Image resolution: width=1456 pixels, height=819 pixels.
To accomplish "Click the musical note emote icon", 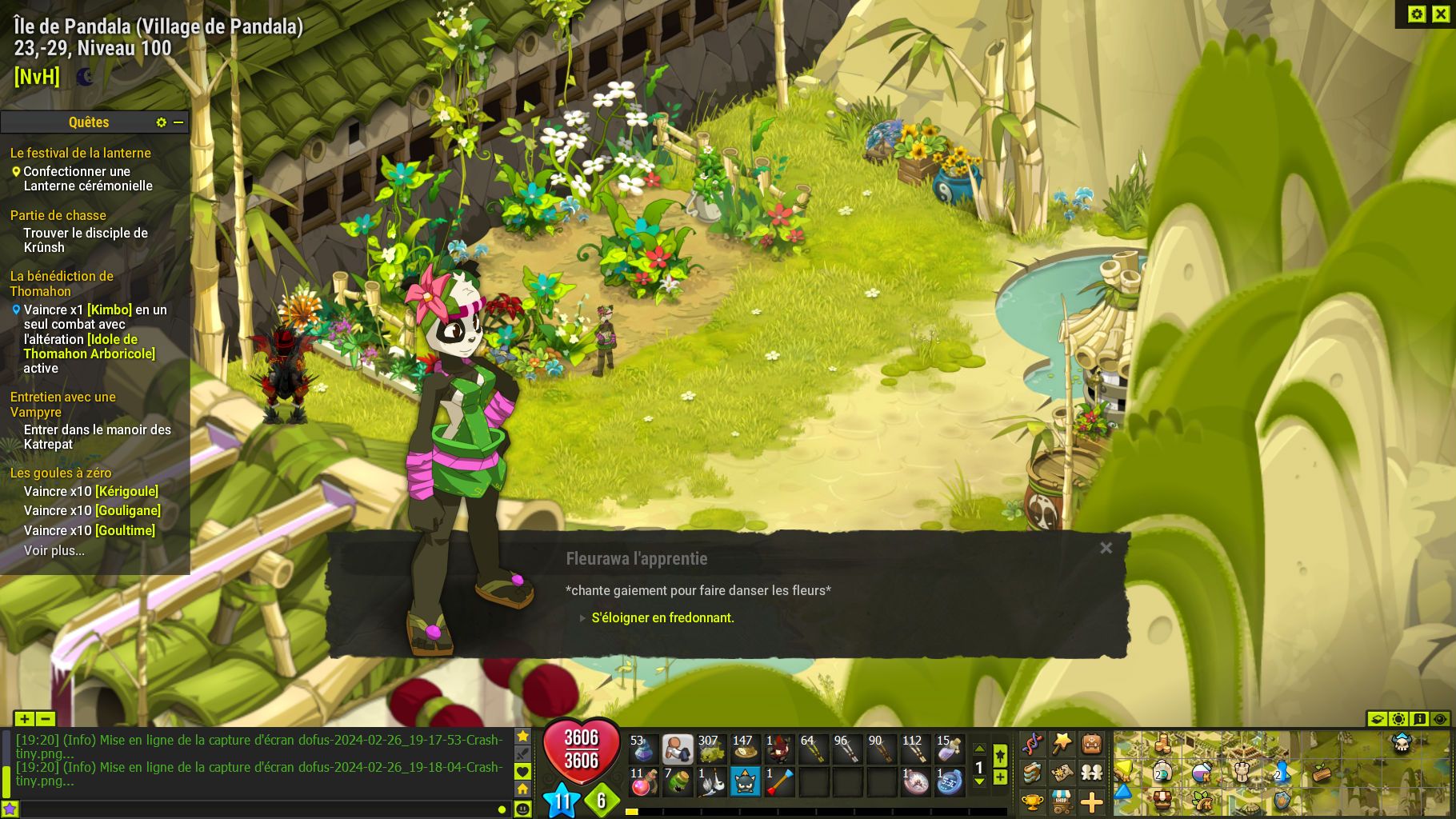I will coord(1033,743).
